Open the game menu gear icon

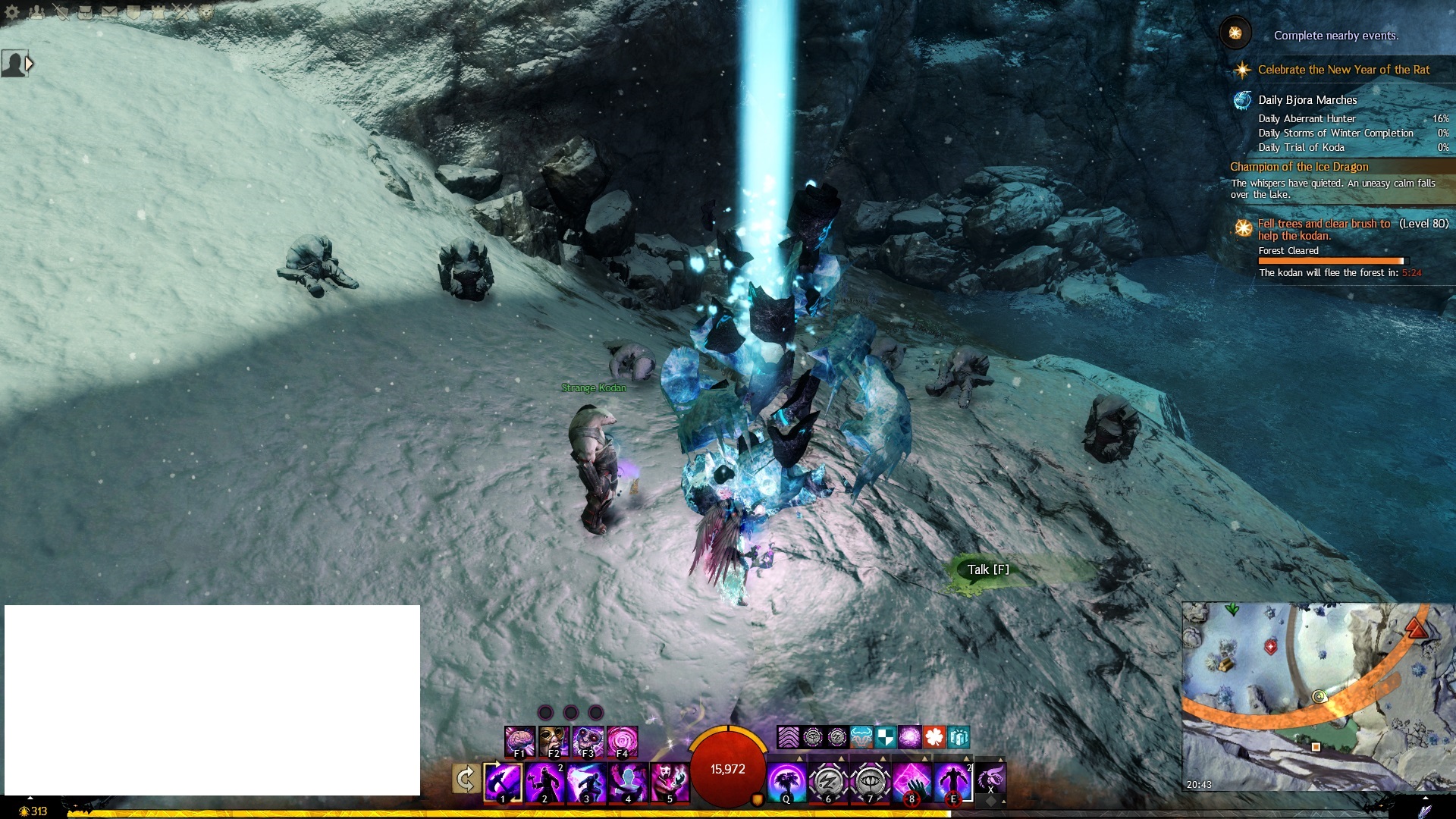12,12
